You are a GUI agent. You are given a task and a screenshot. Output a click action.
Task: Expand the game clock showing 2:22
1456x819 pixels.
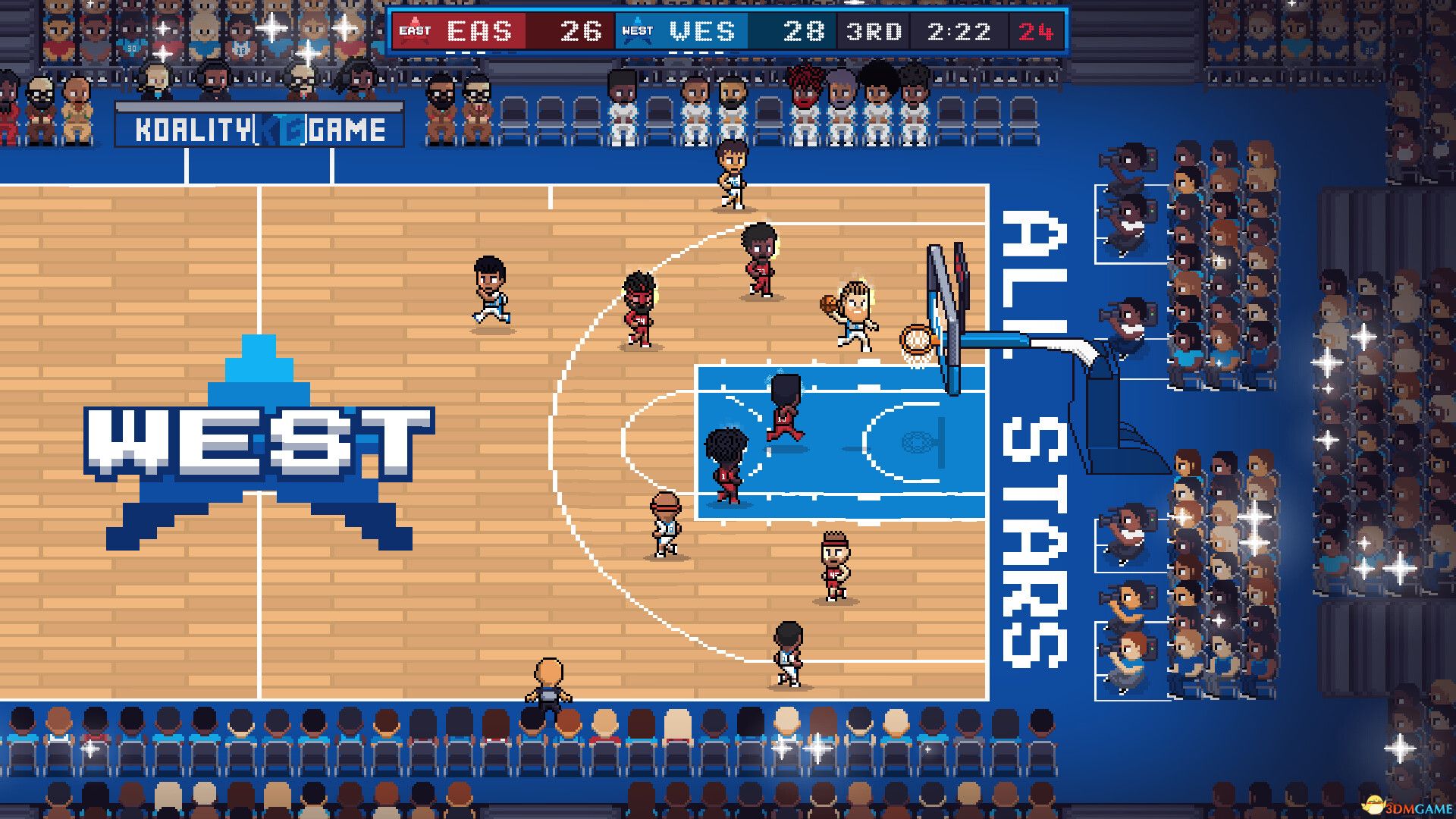click(960, 32)
